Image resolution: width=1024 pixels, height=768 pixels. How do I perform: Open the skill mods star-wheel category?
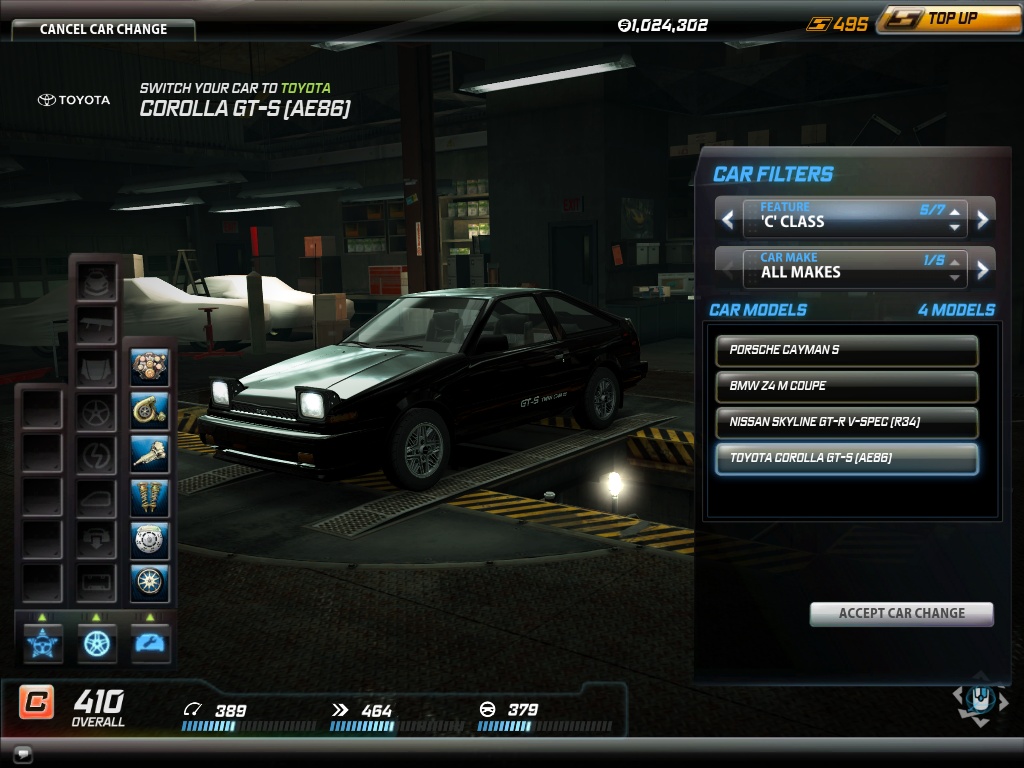pos(42,643)
